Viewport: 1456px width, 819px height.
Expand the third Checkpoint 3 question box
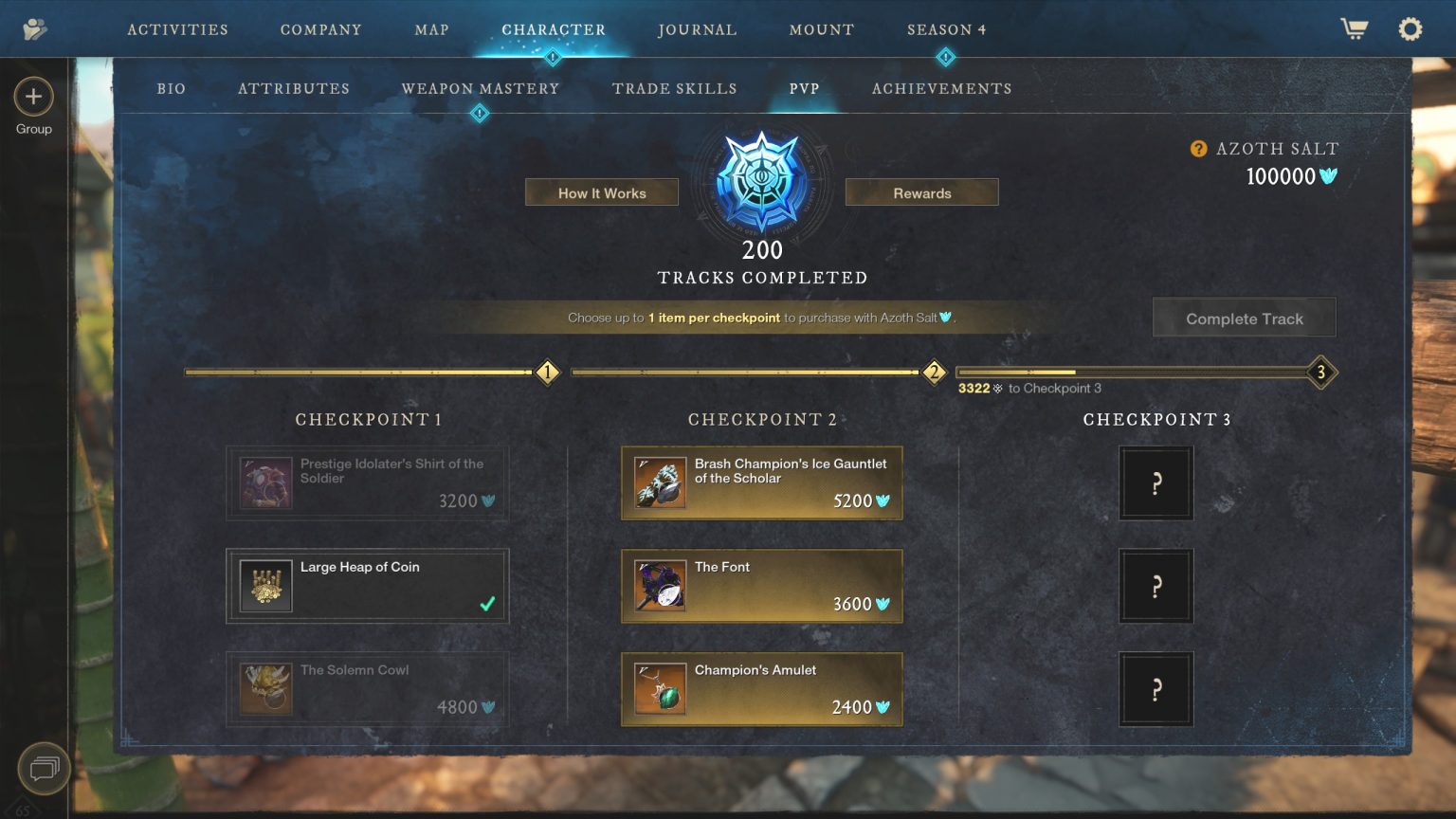1156,688
